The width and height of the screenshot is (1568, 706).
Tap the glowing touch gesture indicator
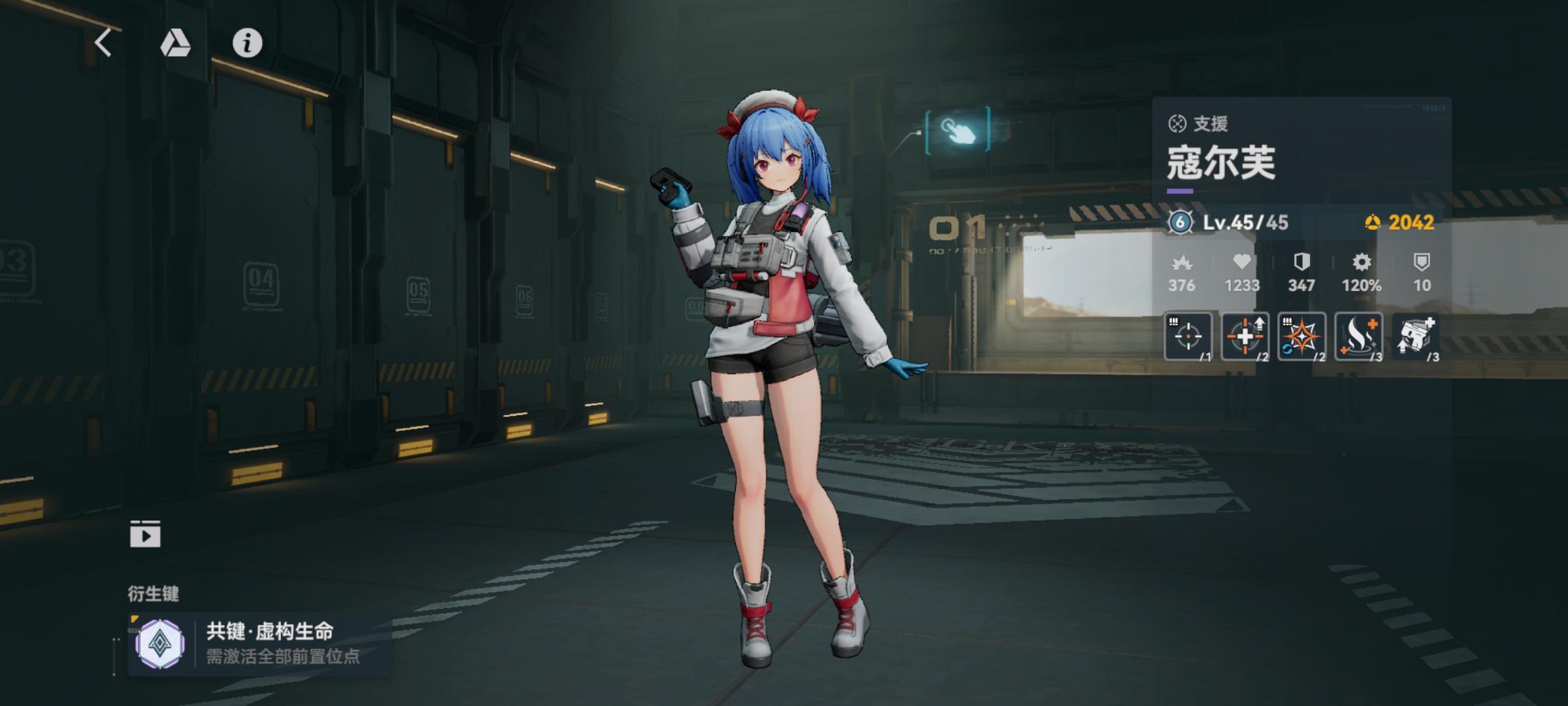pyautogui.click(x=956, y=131)
